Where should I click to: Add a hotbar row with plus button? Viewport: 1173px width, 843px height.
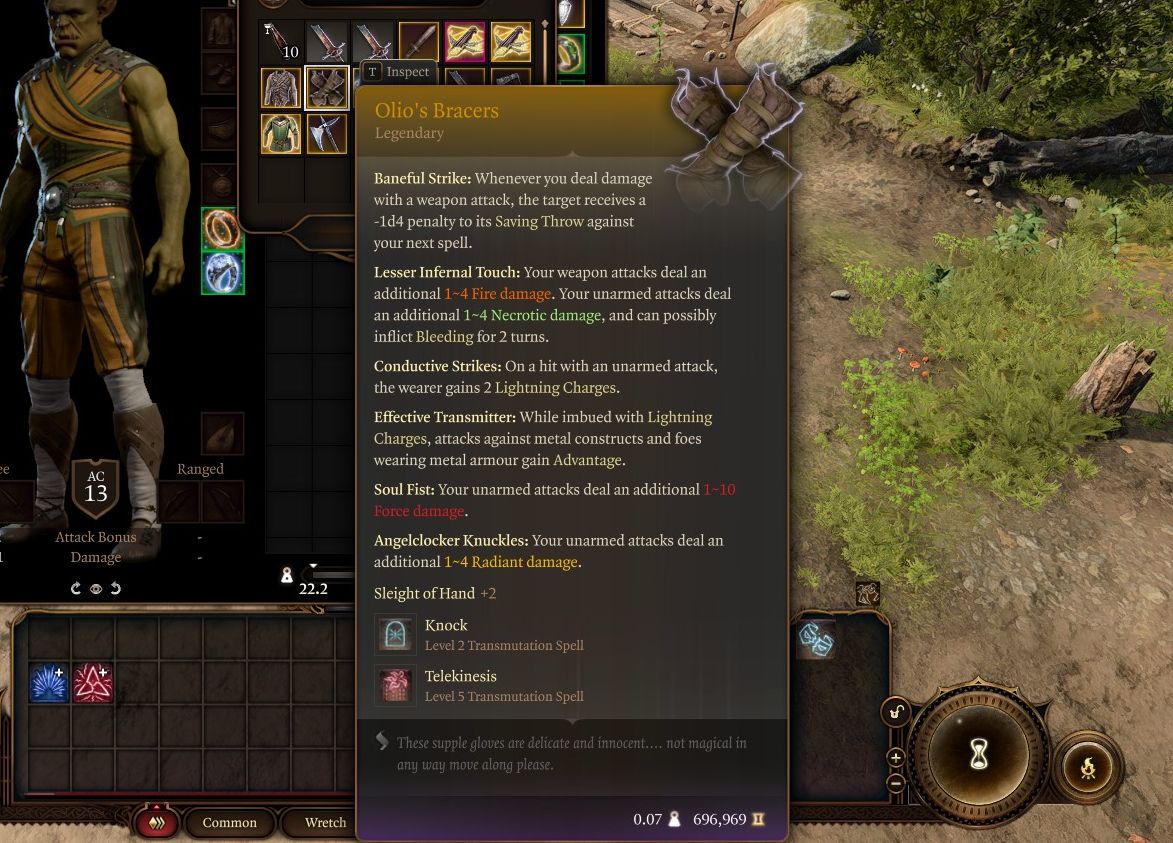click(x=896, y=758)
